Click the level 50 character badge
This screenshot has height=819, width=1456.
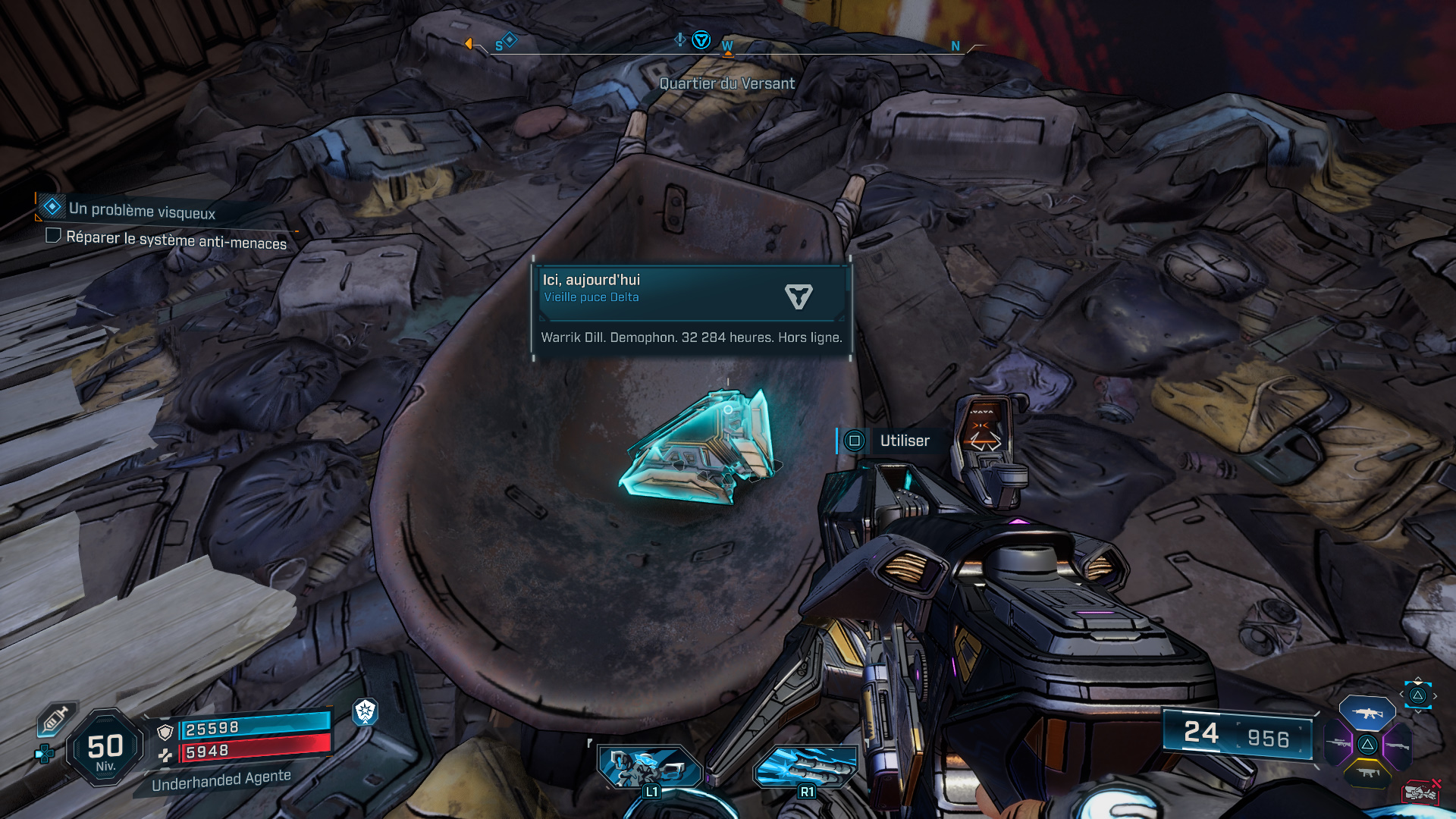105,748
